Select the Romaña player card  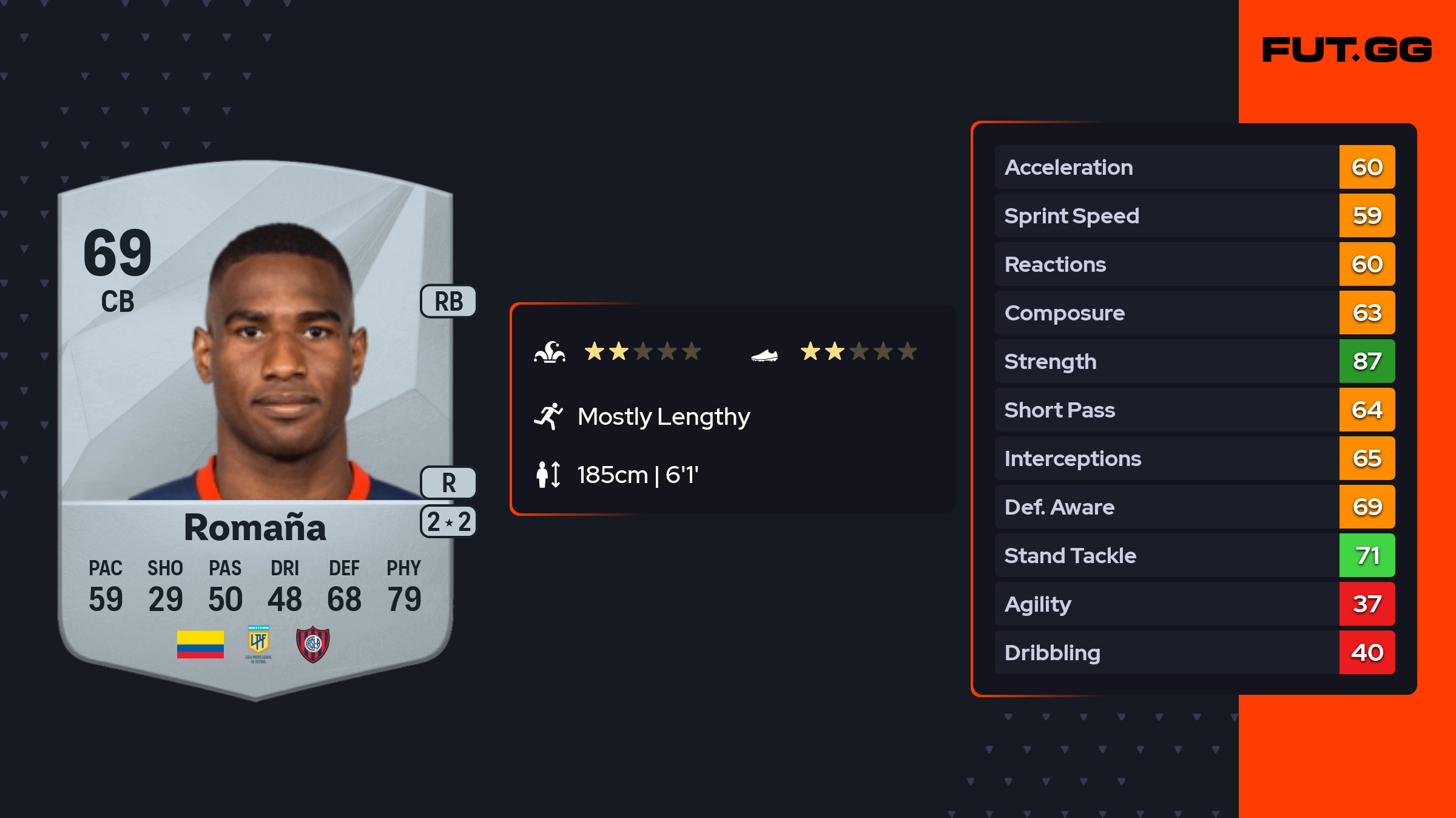[x=255, y=425]
